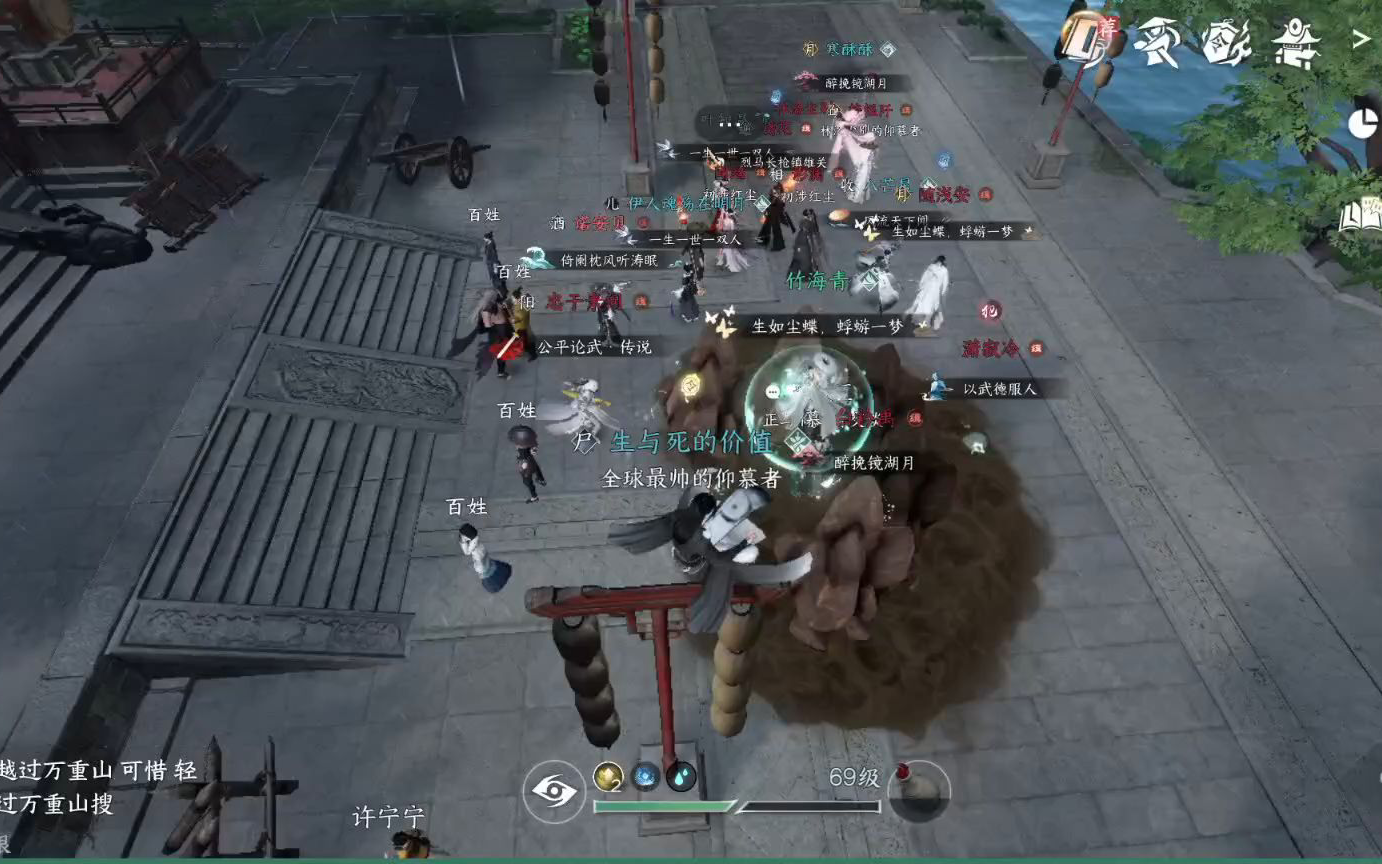Viewport: 1382px width, 864px height.
Task: Open the command token with flame icon
Action: [1227, 42]
